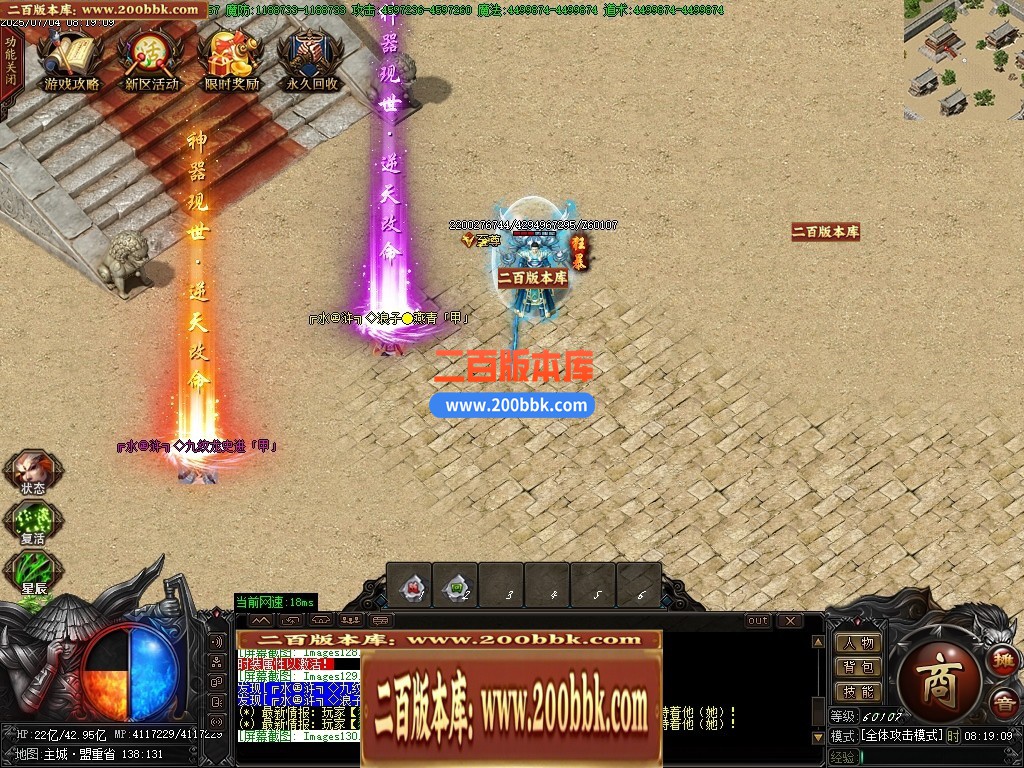The width and height of the screenshot is (1024, 768).
Task: Click the minimap in the corner
Action: tap(963, 58)
